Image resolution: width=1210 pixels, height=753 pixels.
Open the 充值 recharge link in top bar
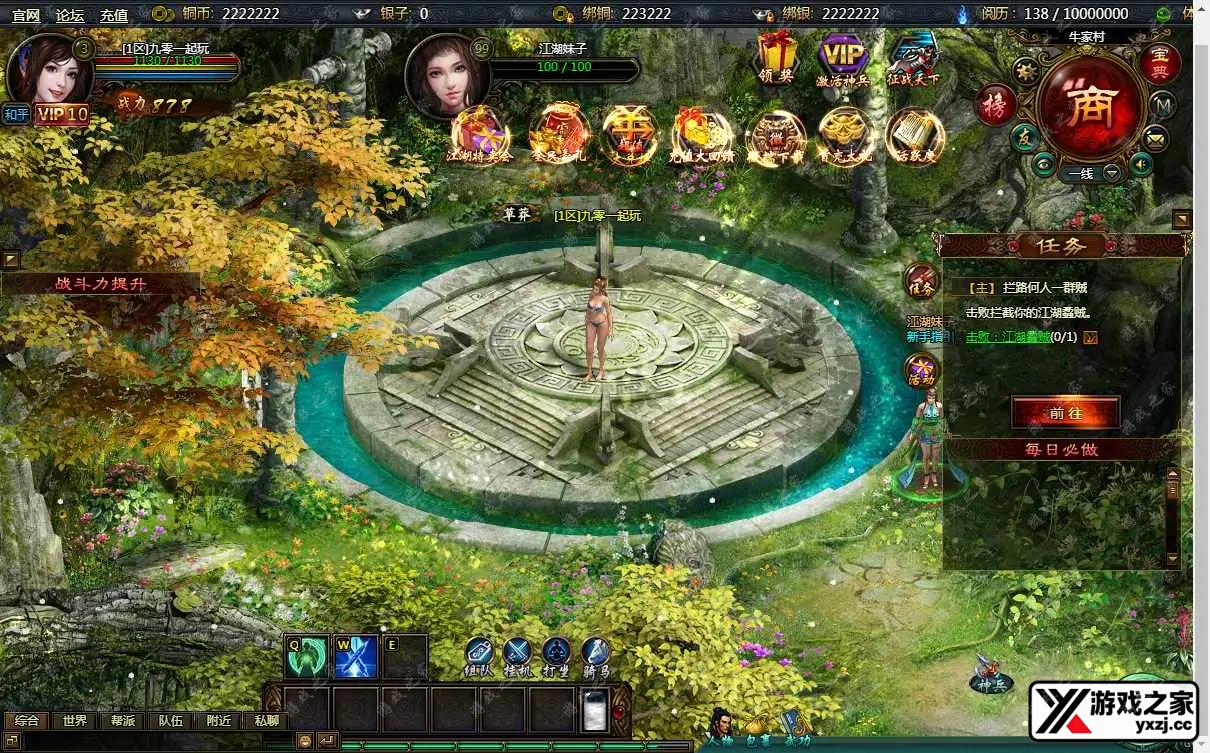click(x=114, y=15)
